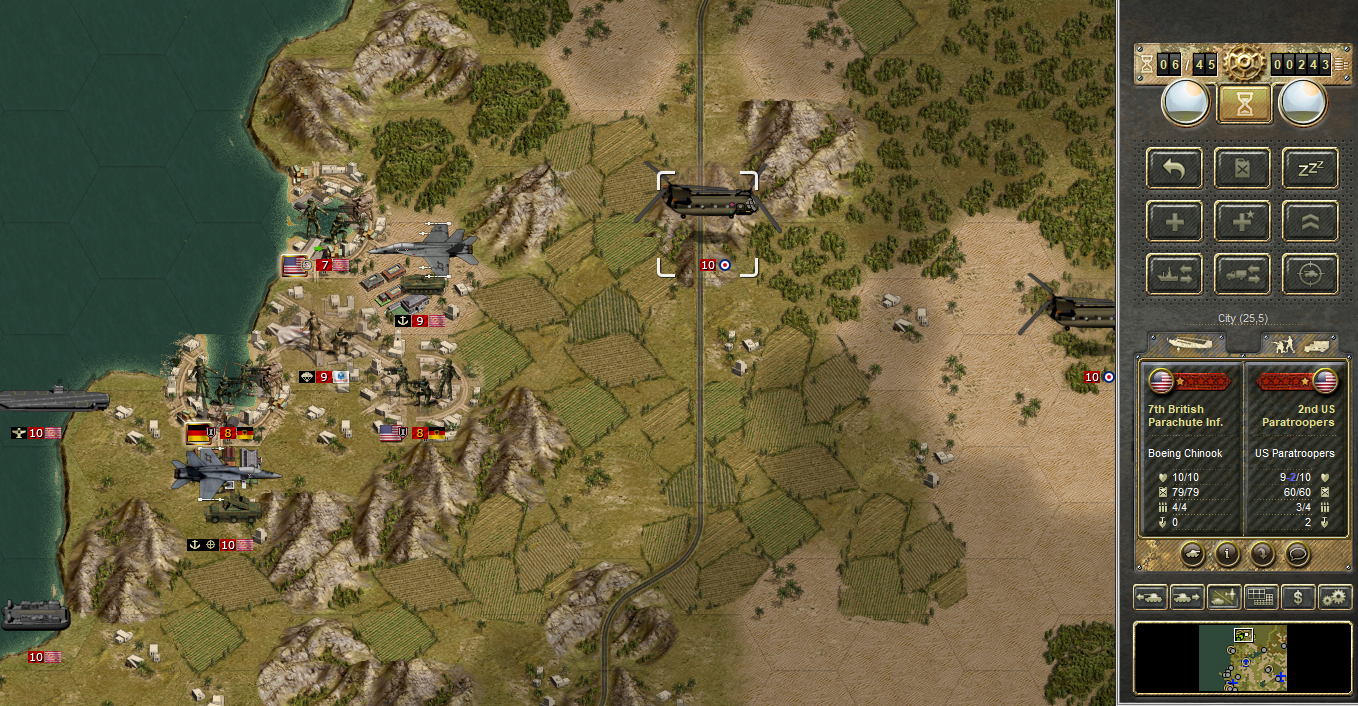
Task: Open game settings with the gears button
Action: point(1335,597)
